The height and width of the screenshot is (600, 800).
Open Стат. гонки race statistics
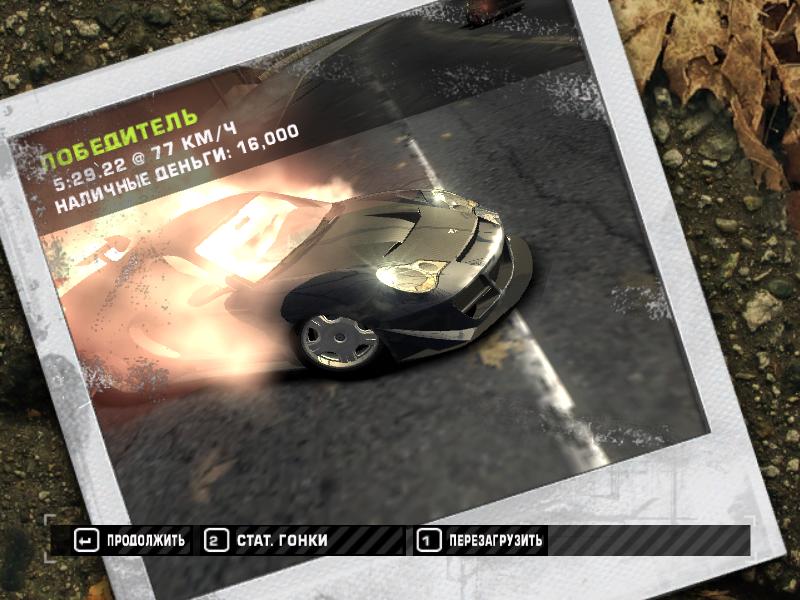tap(267, 541)
